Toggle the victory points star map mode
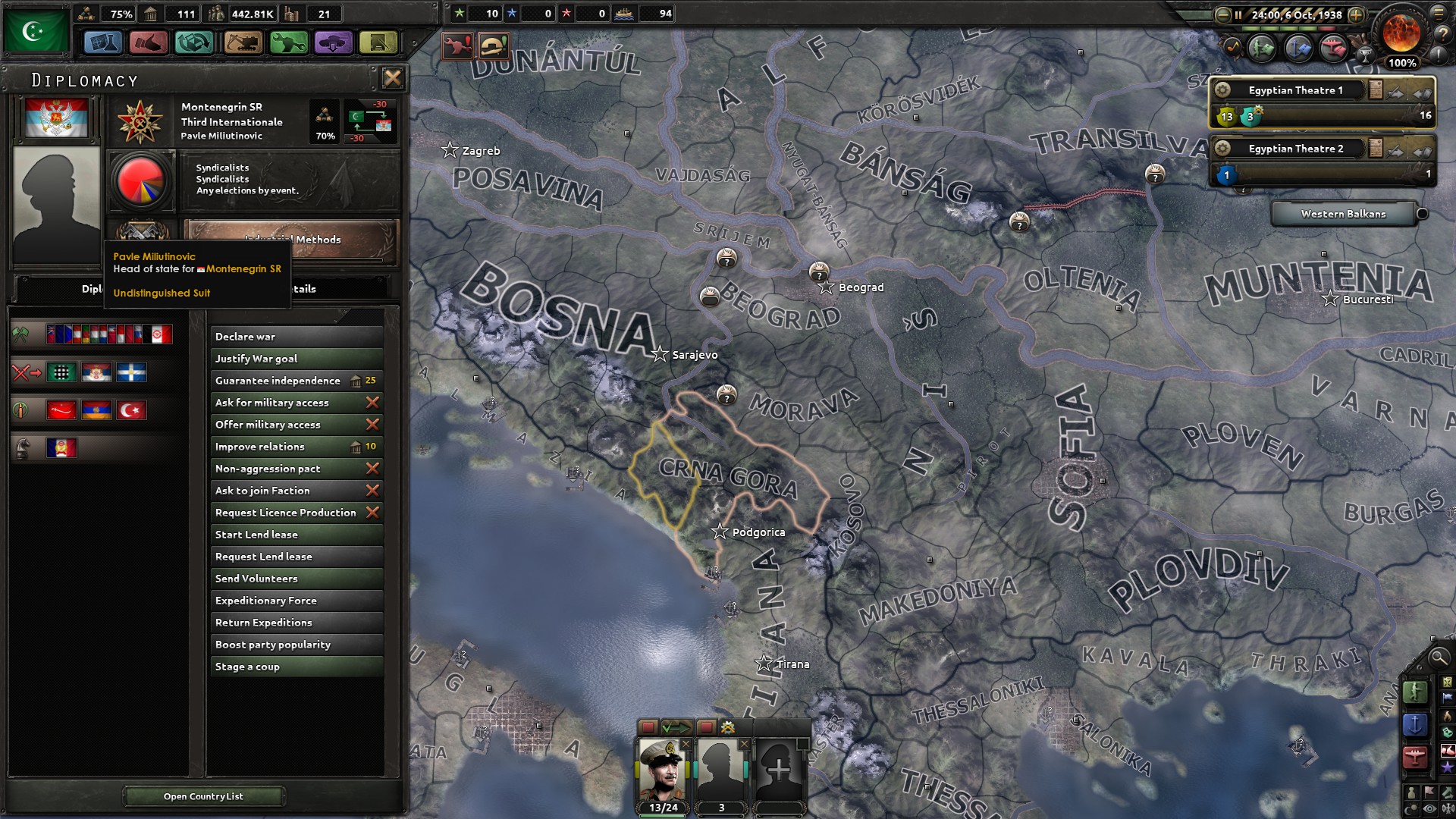This screenshot has height=819, width=1456. tap(1448, 764)
